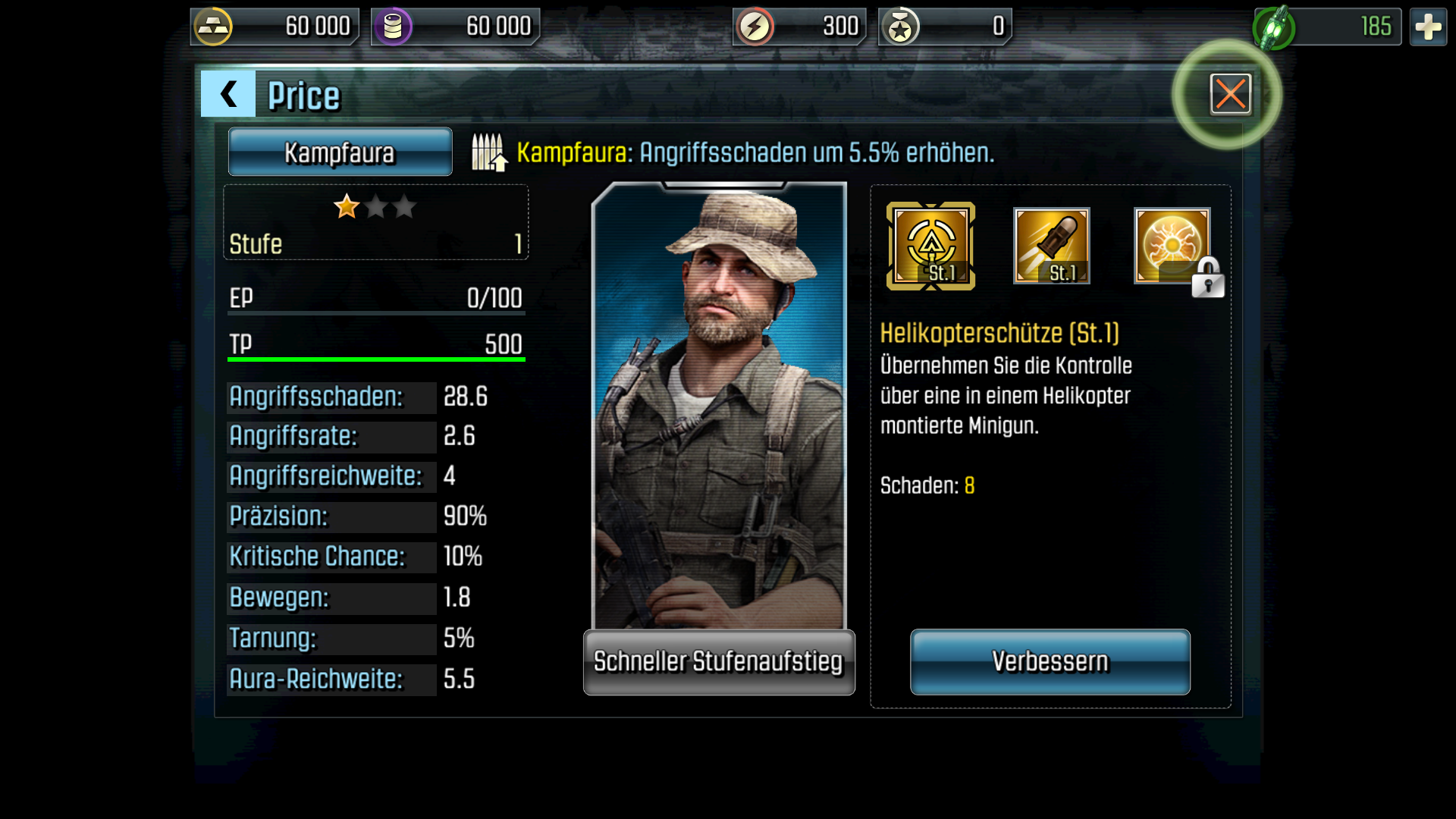This screenshot has height=819, width=1456.
Task: Select the locked explosion skill icon
Action: (1172, 246)
